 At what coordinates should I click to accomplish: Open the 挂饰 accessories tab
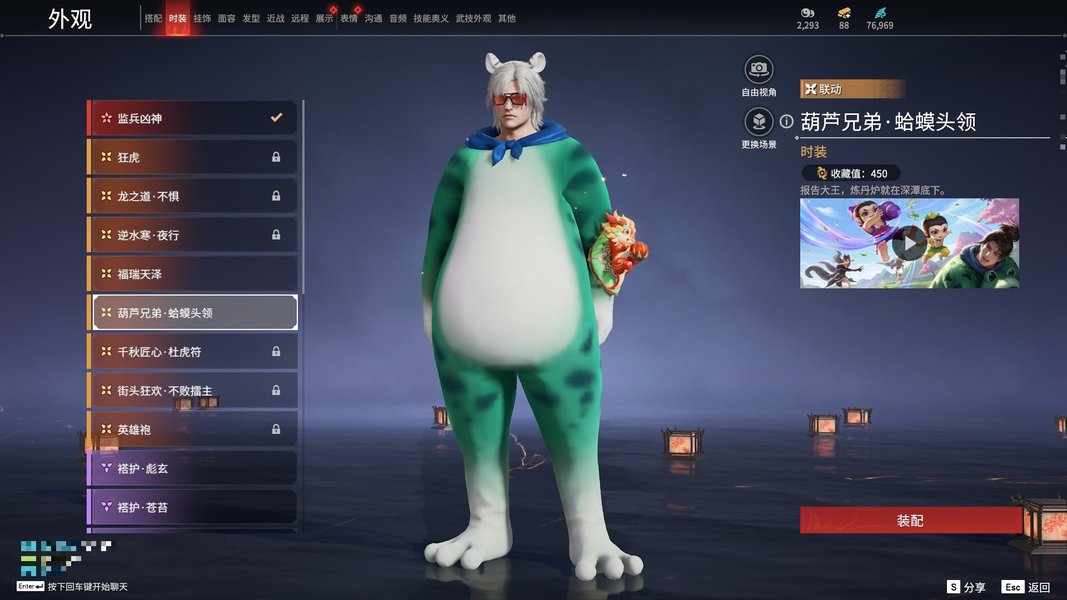[203, 19]
